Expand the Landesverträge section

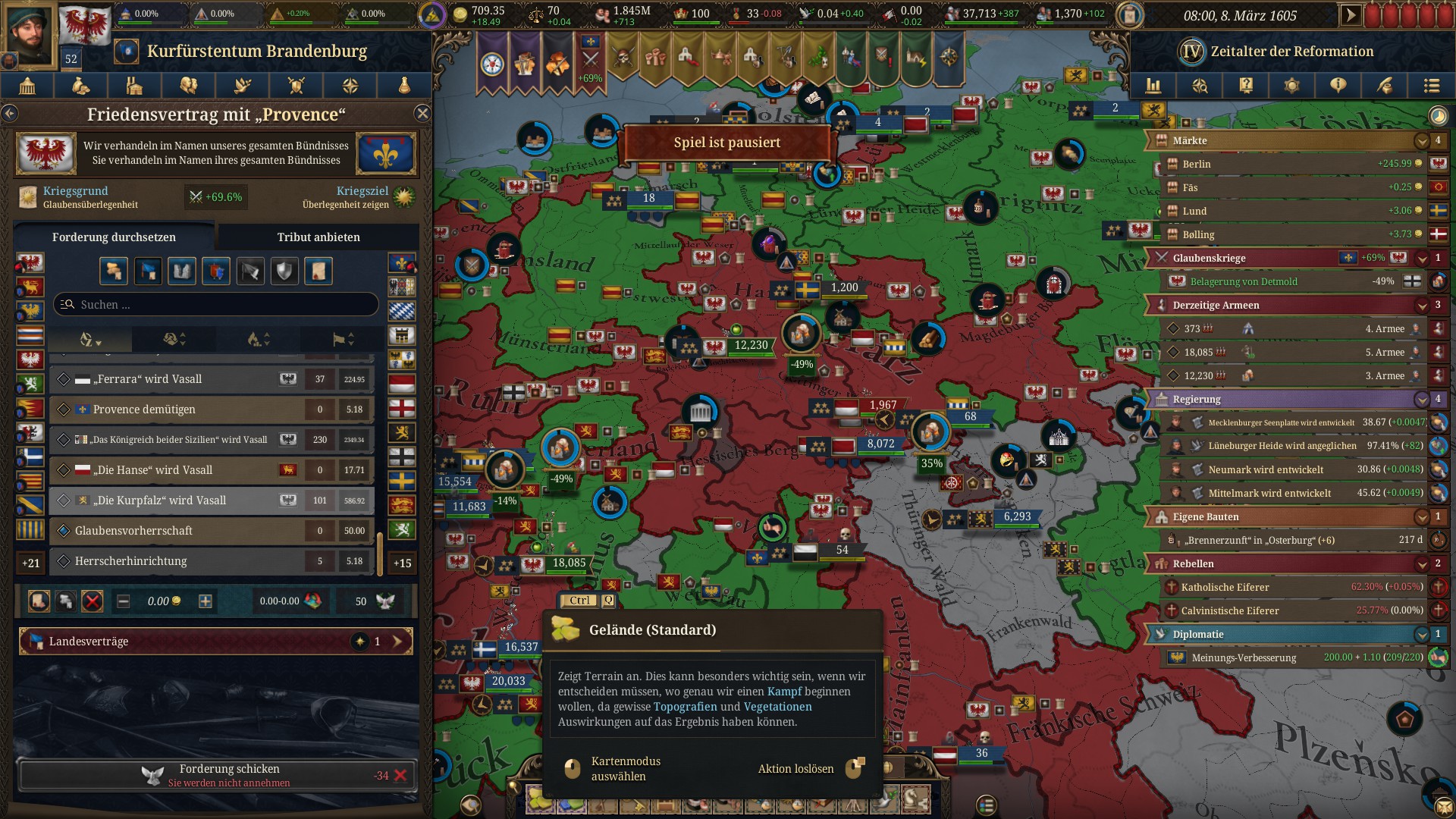398,641
